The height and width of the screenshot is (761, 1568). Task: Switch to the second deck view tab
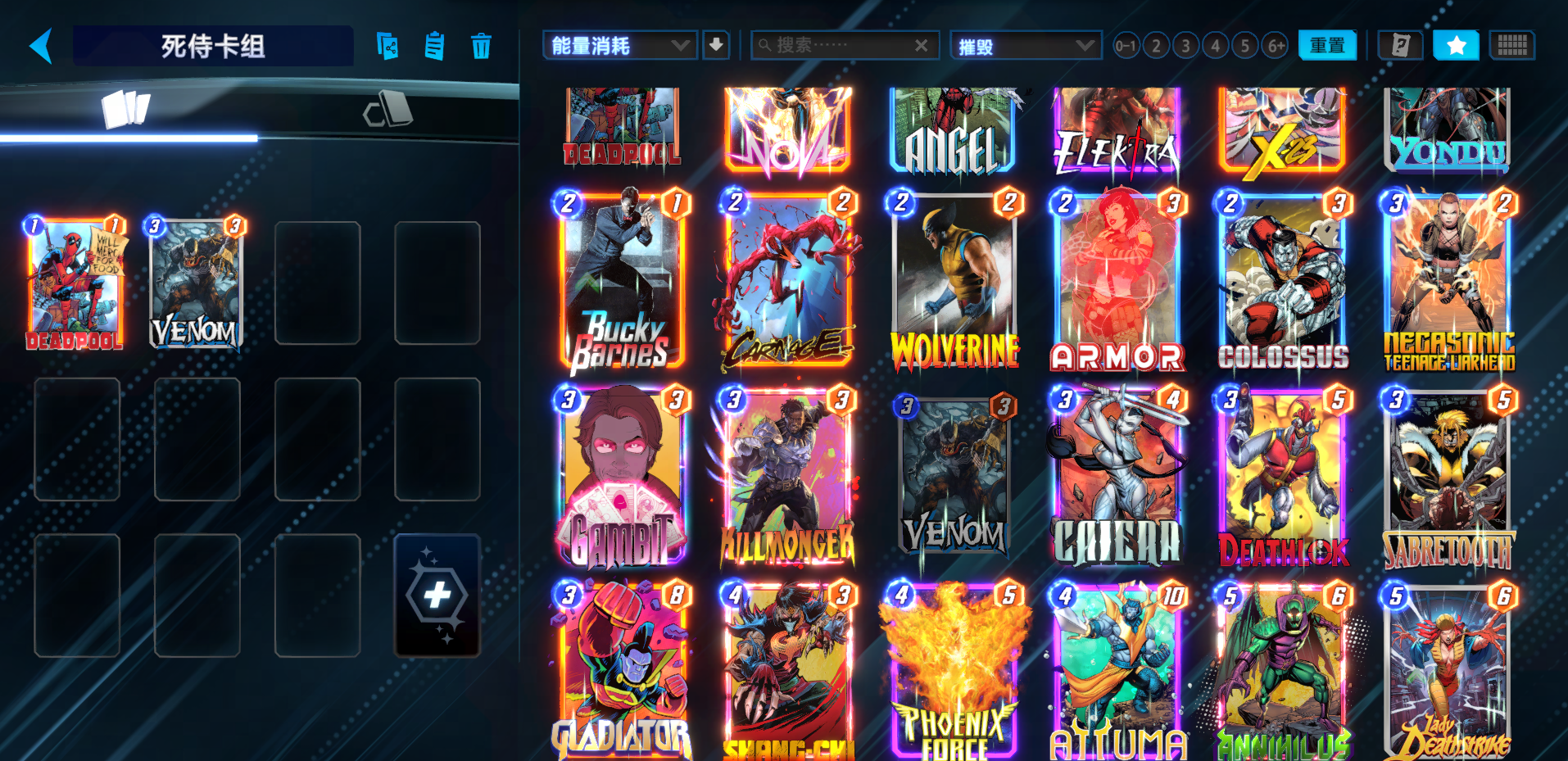pyautogui.click(x=388, y=110)
